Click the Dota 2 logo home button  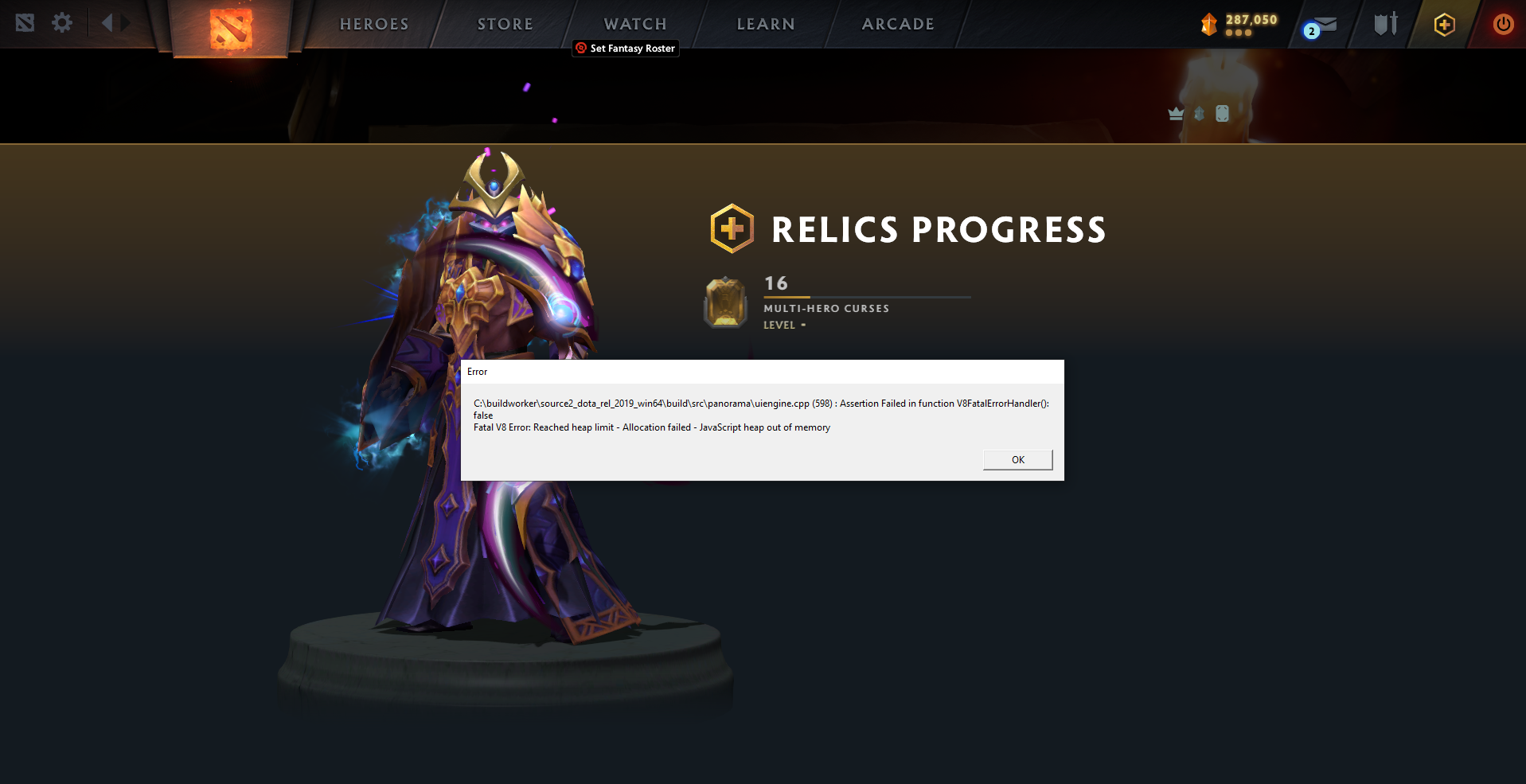[x=232, y=24]
